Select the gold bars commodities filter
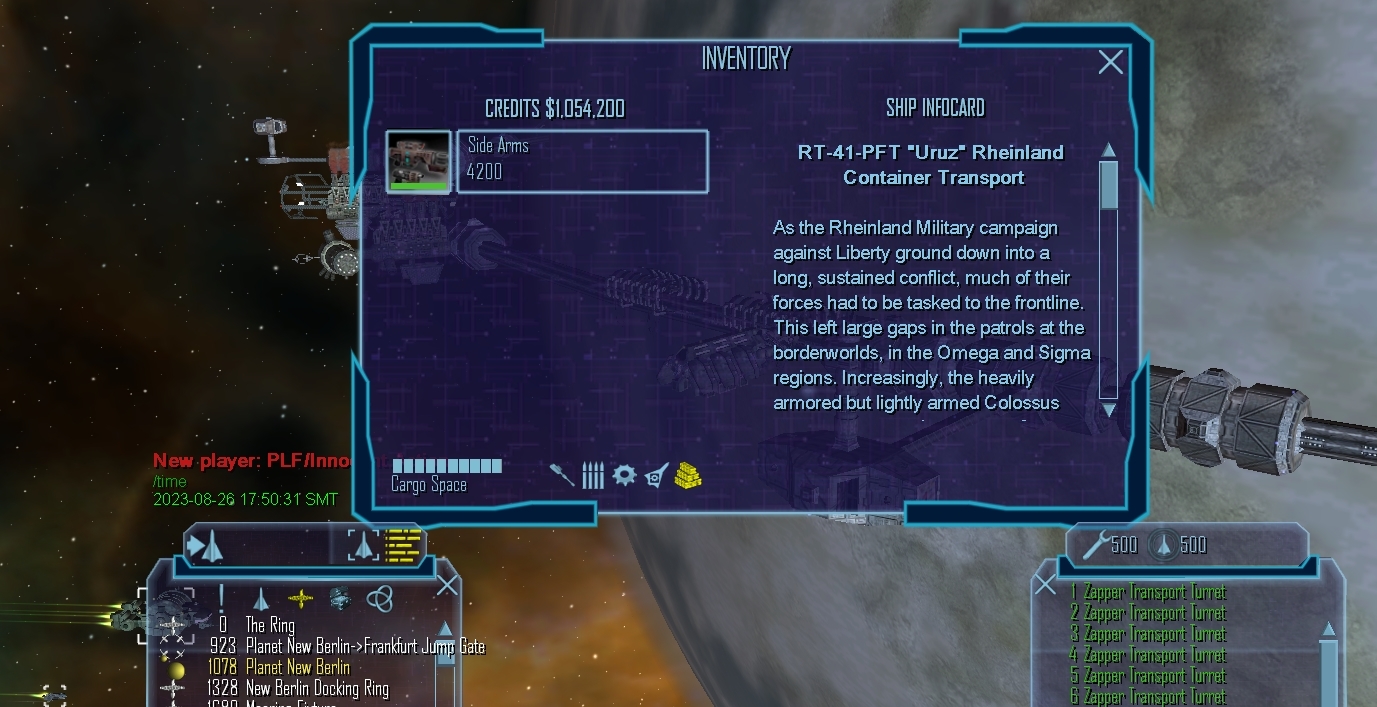1377x707 pixels. pyautogui.click(x=688, y=474)
